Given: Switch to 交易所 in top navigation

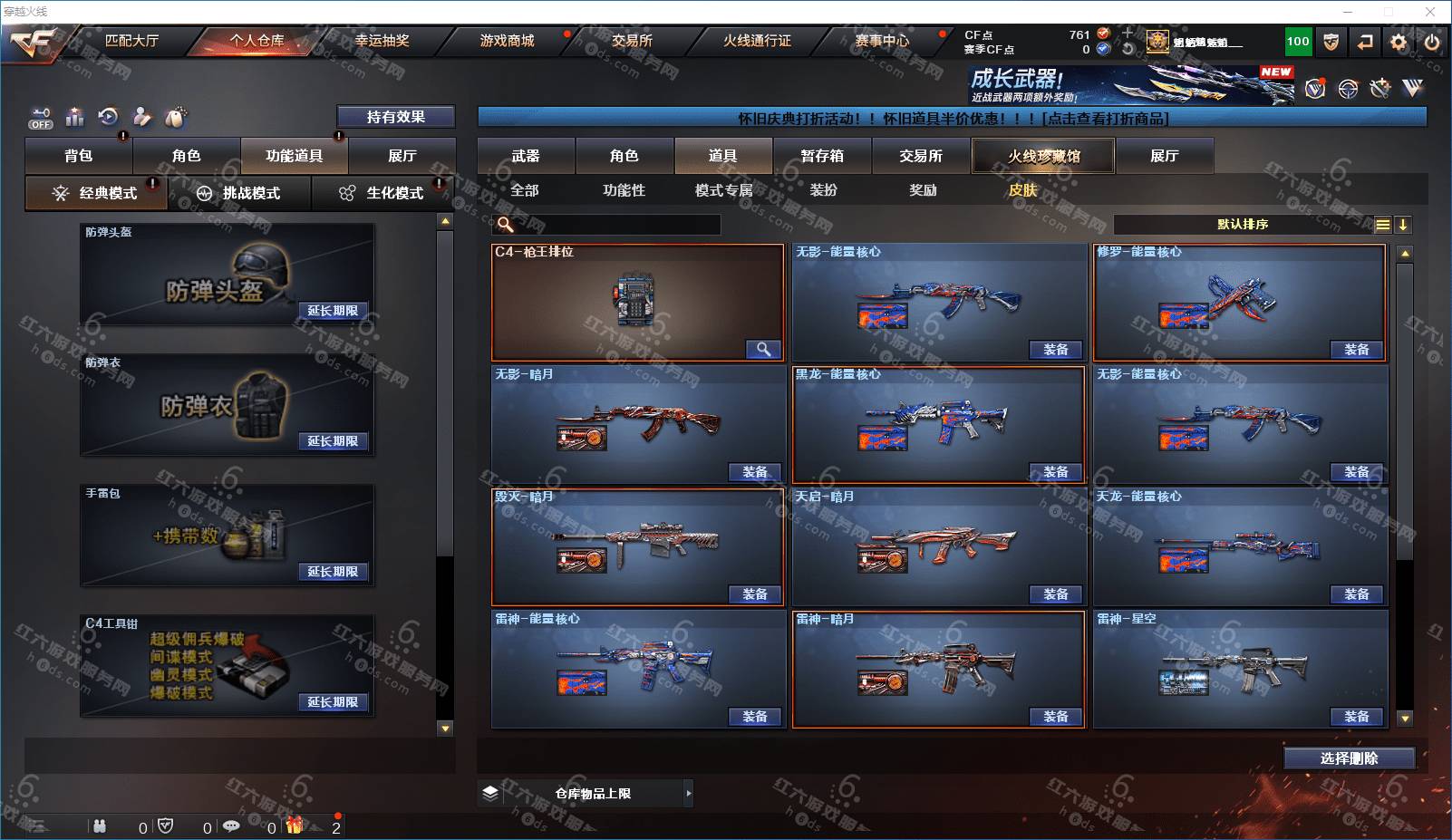Looking at the screenshot, I should (632, 41).
